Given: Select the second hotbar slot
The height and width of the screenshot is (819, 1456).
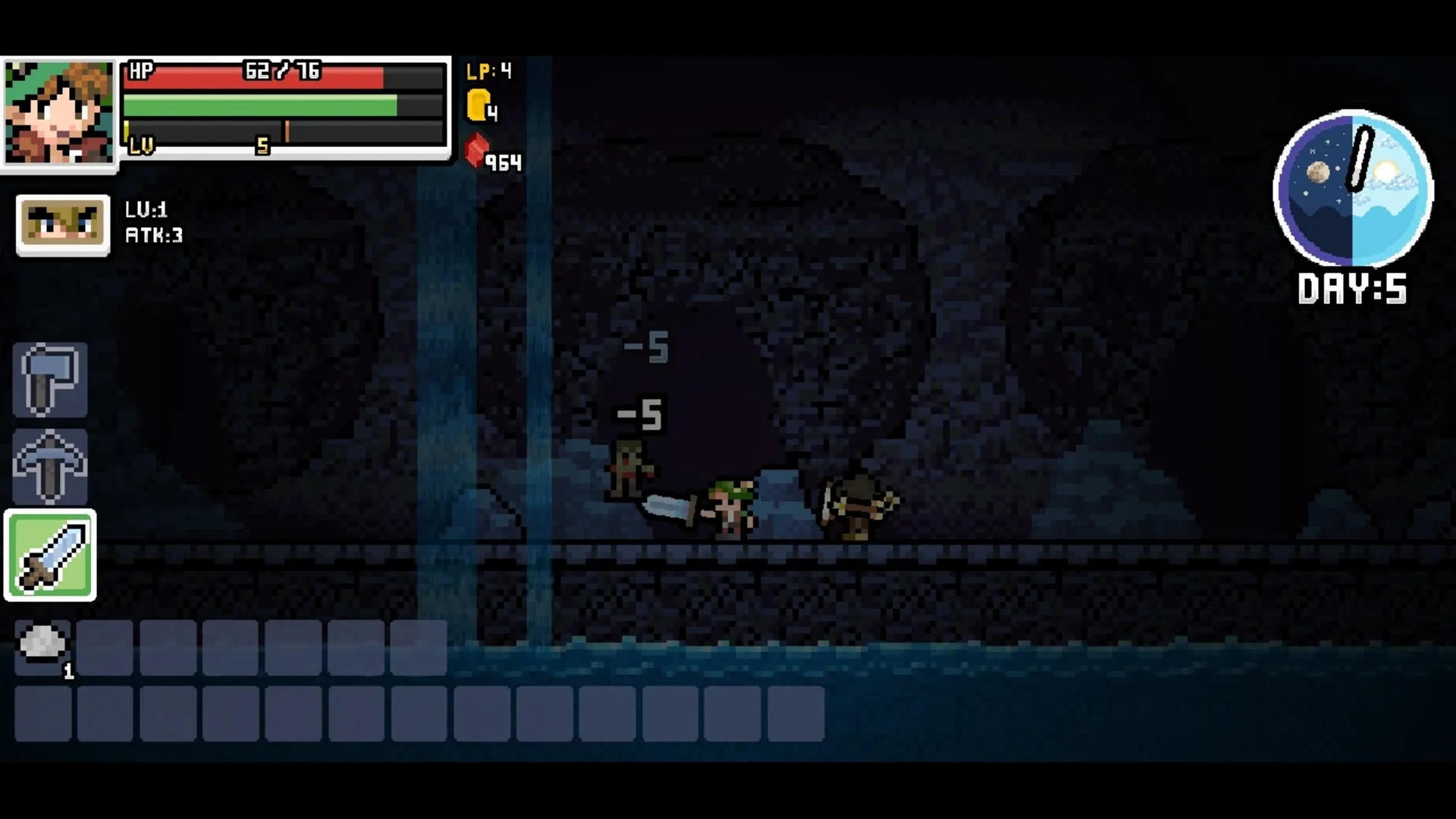Looking at the screenshot, I should [105, 648].
